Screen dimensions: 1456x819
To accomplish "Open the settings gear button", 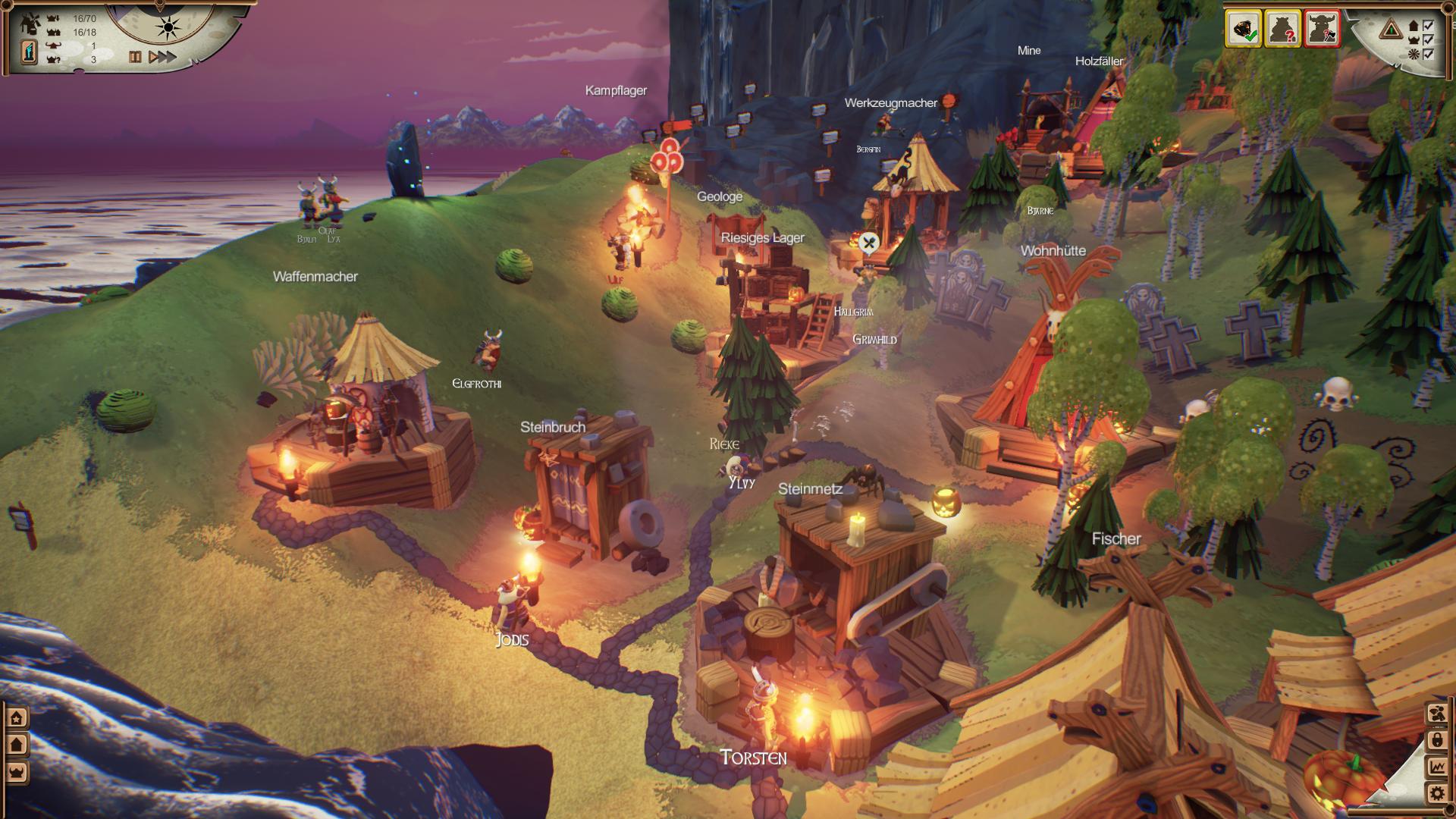I will click(x=1436, y=793).
